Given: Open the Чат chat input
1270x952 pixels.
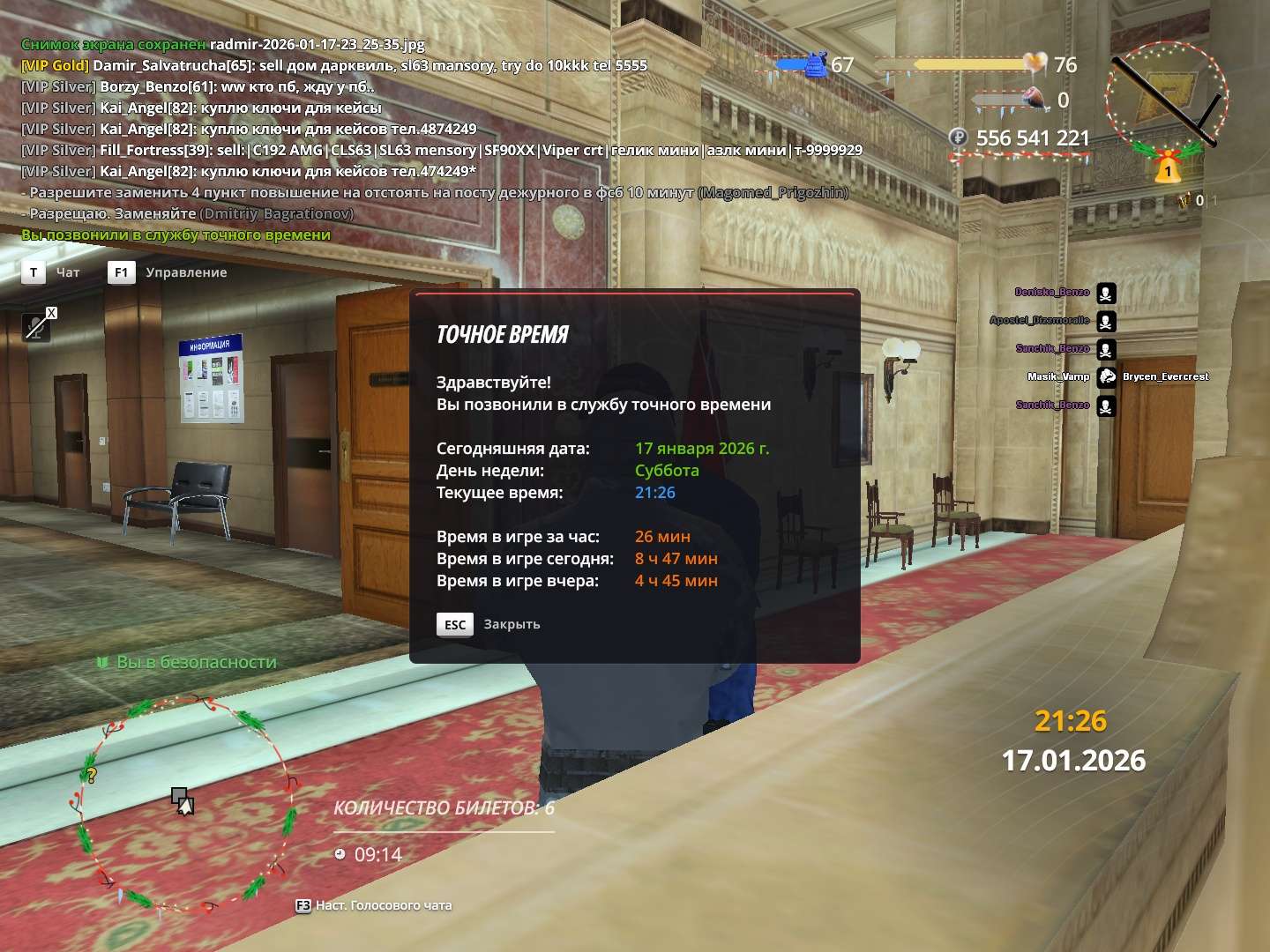Looking at the screenshot, I should (34, 272).
